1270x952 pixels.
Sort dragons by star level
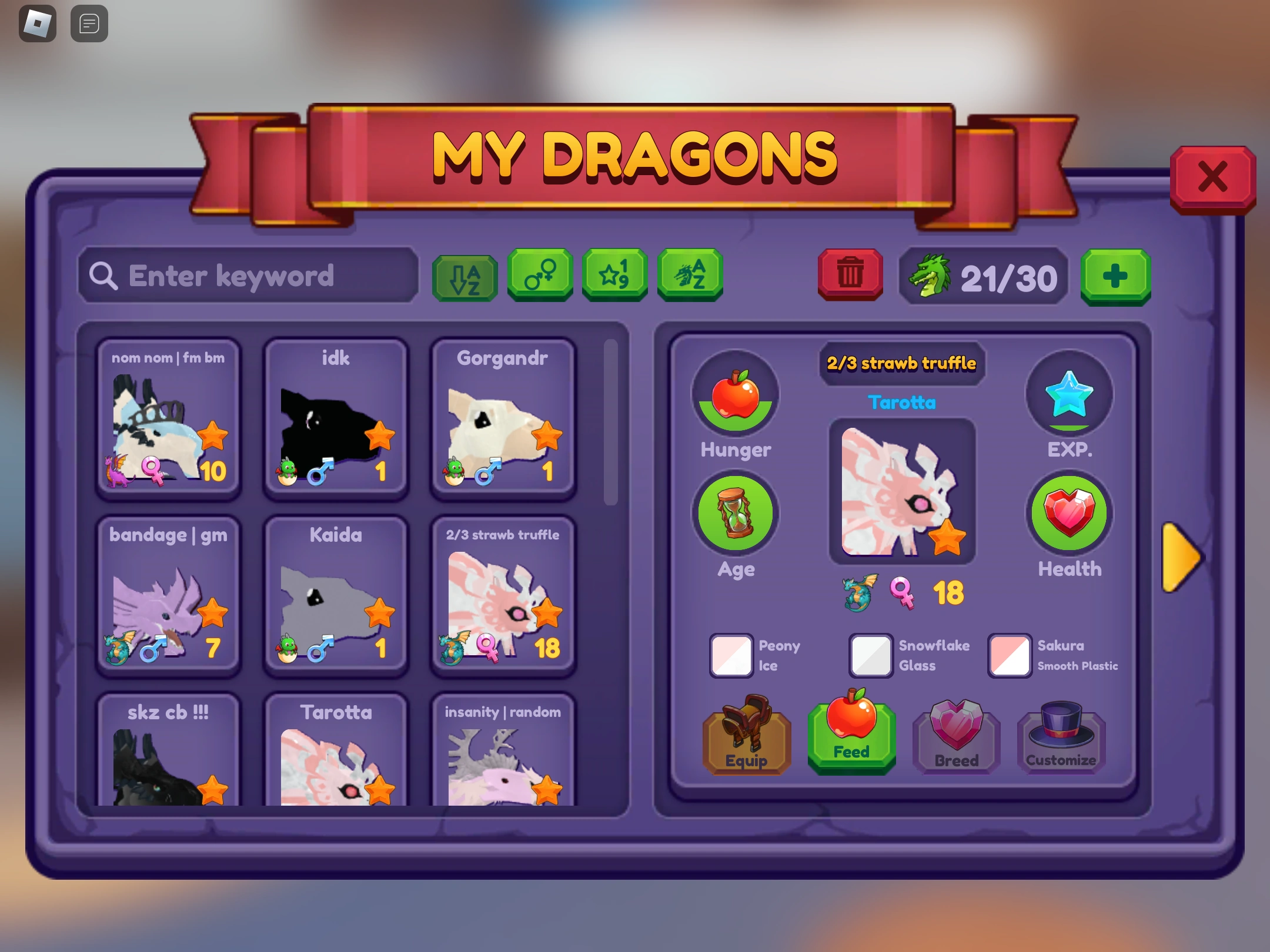coord(614,276)
